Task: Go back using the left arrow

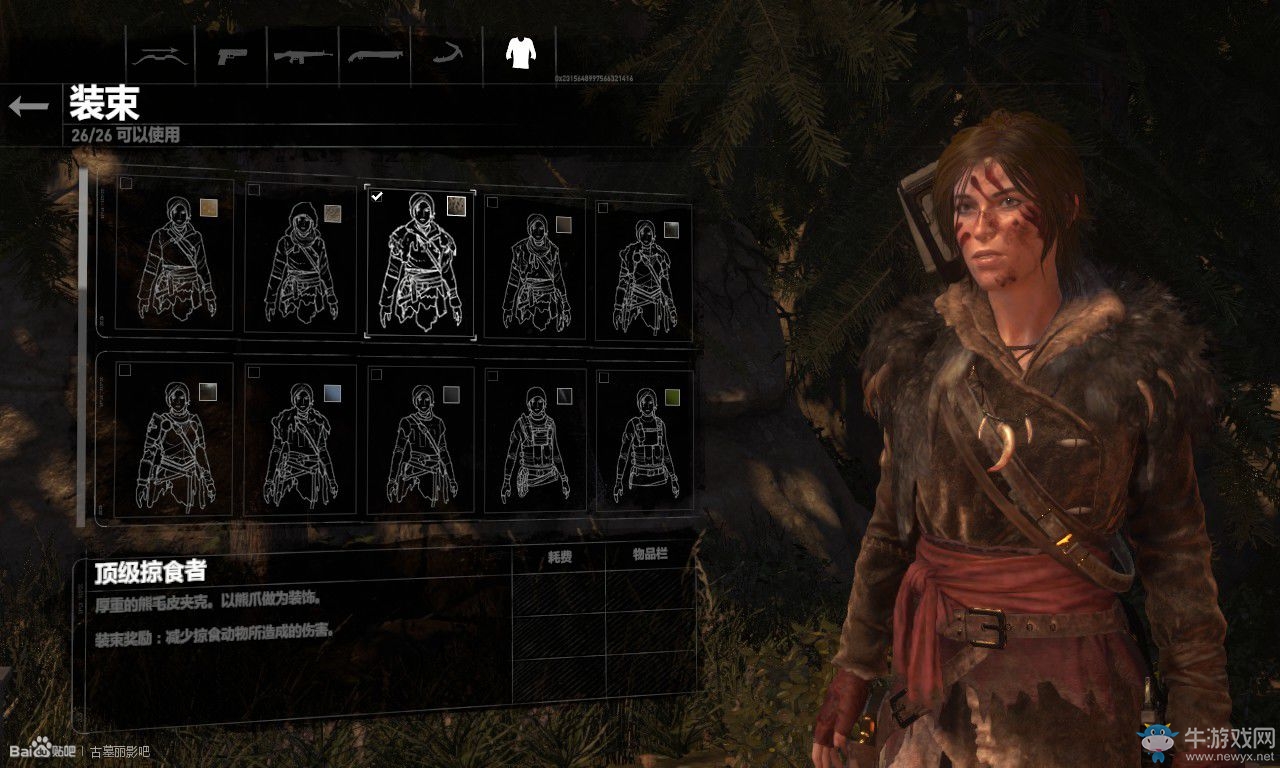Action: [x=28, y=106]
